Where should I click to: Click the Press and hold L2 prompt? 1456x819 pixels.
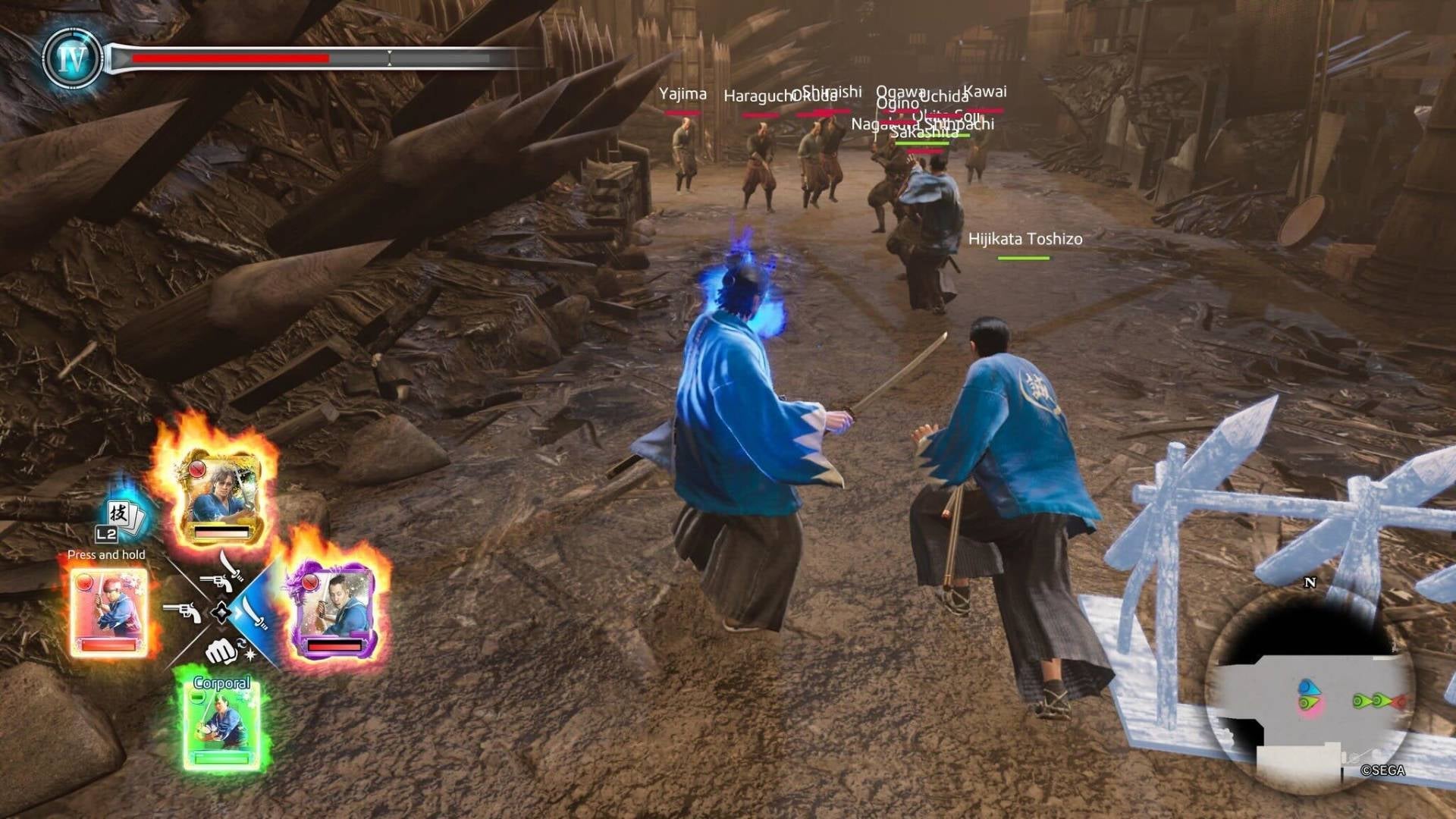[106, 556]
